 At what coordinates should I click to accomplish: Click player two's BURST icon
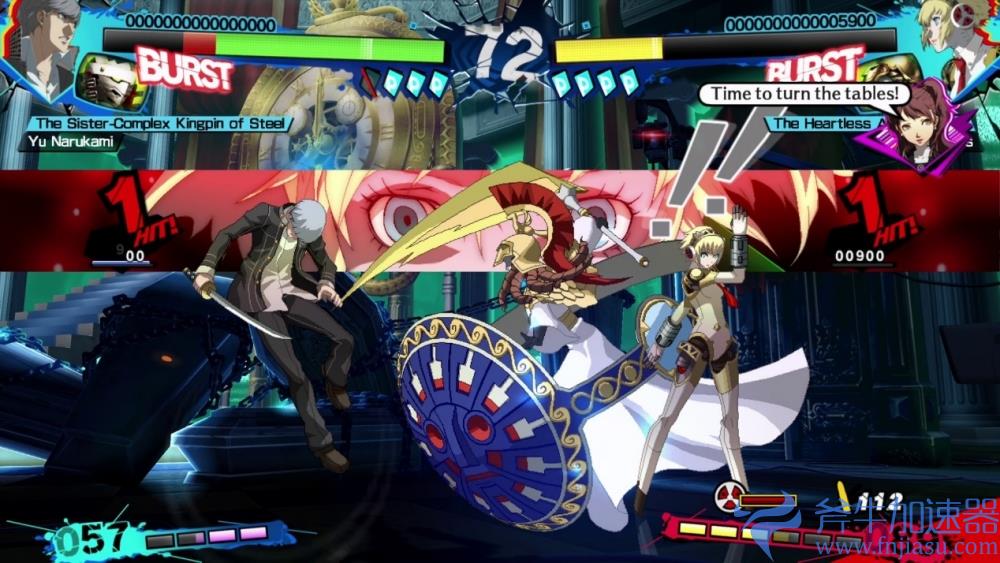tap(815, 68)
